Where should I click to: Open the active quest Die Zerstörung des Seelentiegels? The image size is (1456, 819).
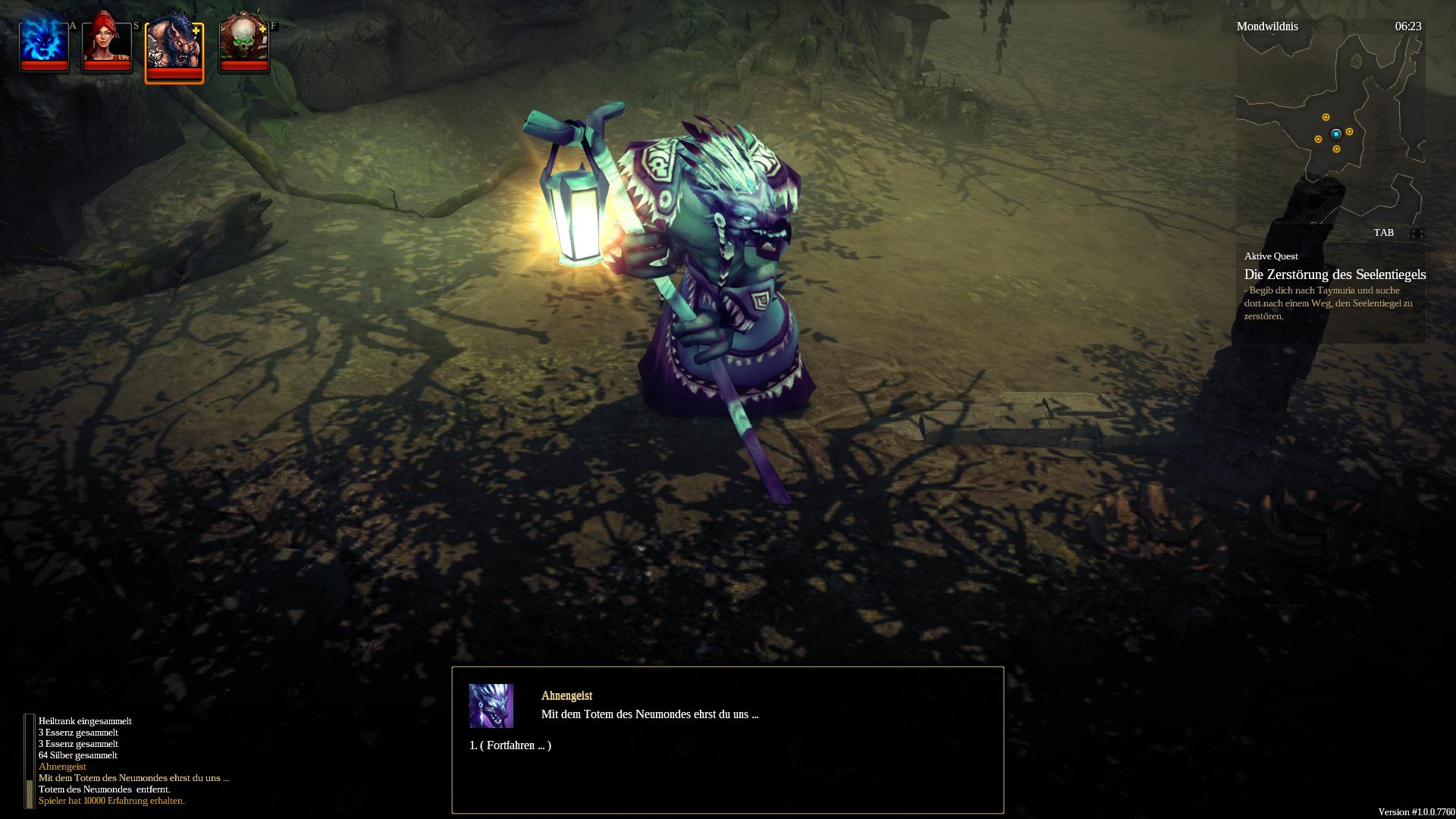tap(1335, 275)
